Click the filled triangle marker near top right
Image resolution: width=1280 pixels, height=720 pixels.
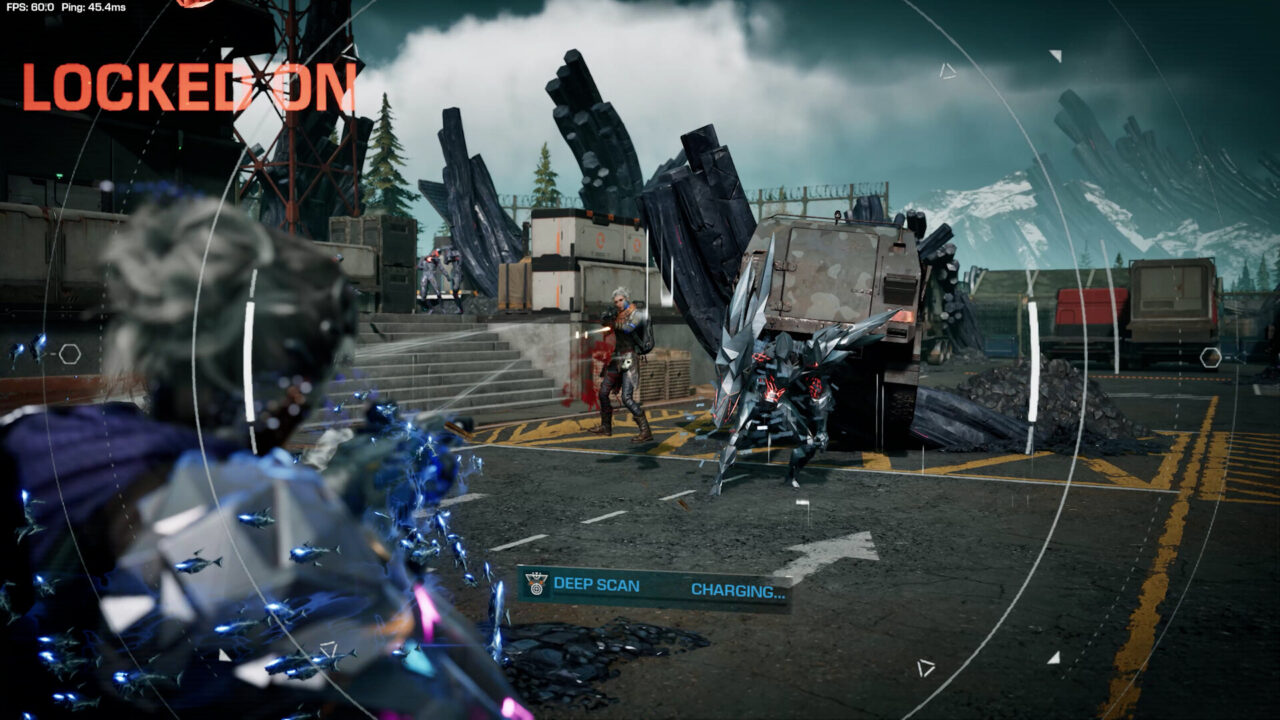[1055, 57]
